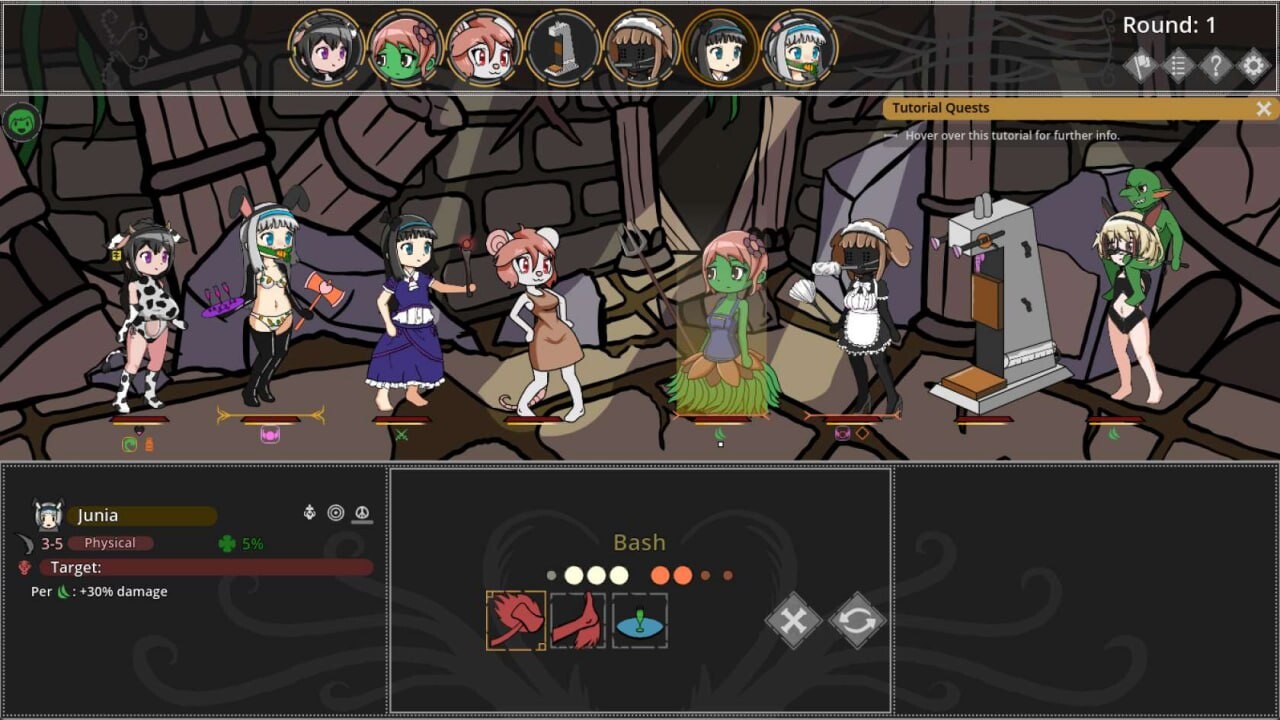Select the leftmost character portrait up top

[323, 46]
